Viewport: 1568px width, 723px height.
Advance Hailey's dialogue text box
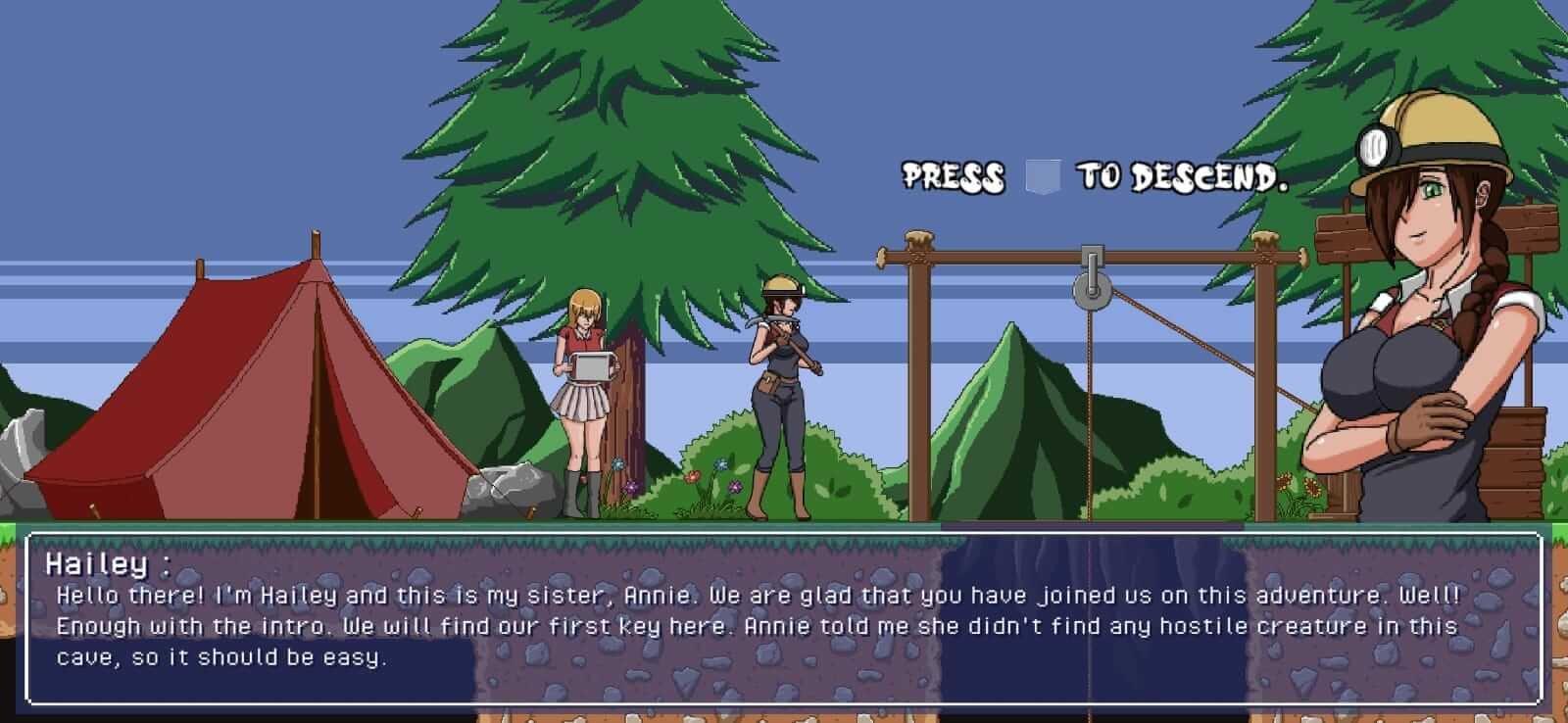tap(784, 619)
